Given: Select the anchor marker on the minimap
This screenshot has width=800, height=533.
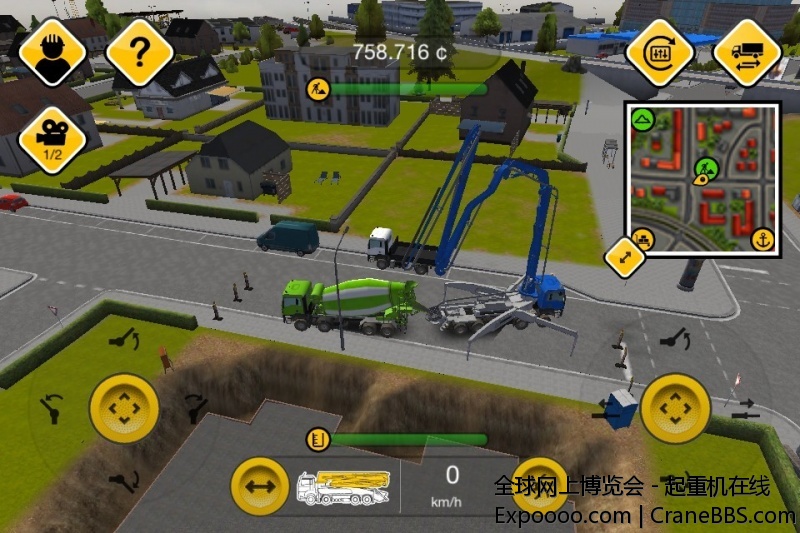Looking at the screenshot, I should 762,240.
